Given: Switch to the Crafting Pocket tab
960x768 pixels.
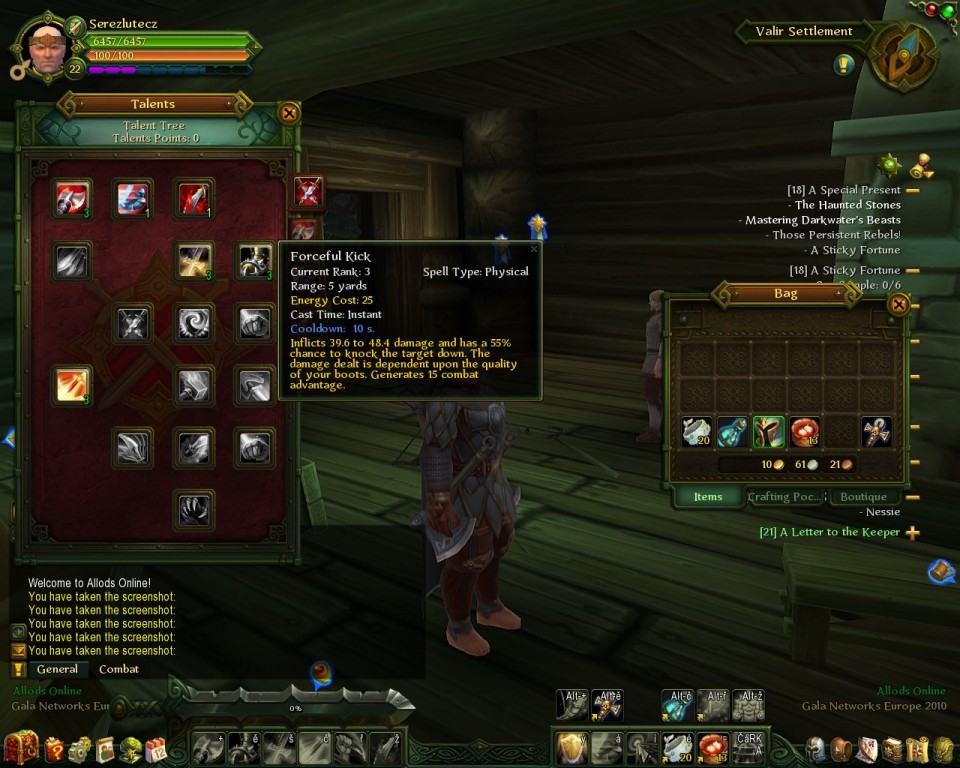Looking at the screenshot, I should [785, 497].
